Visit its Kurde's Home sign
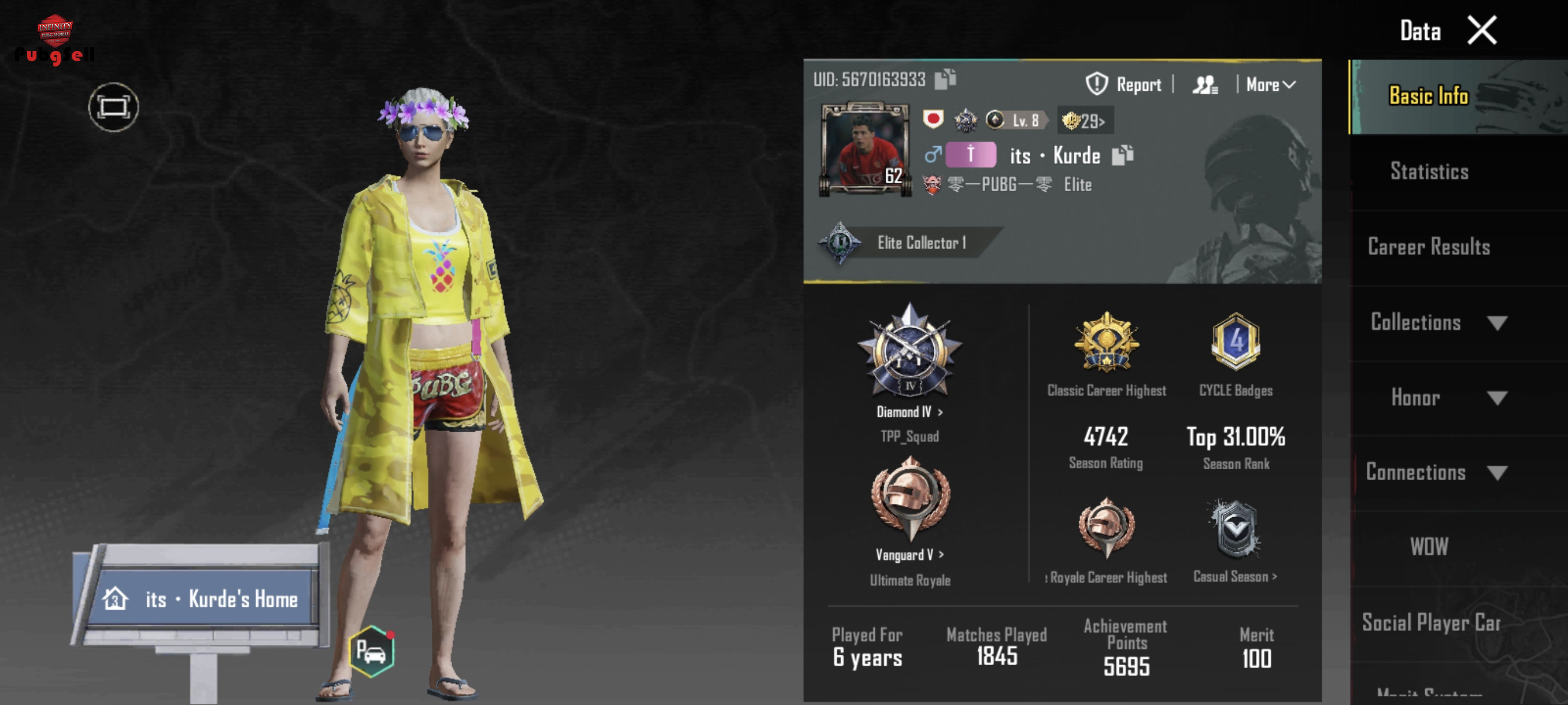The image size is (1568, 705). [x=201, y=599]
